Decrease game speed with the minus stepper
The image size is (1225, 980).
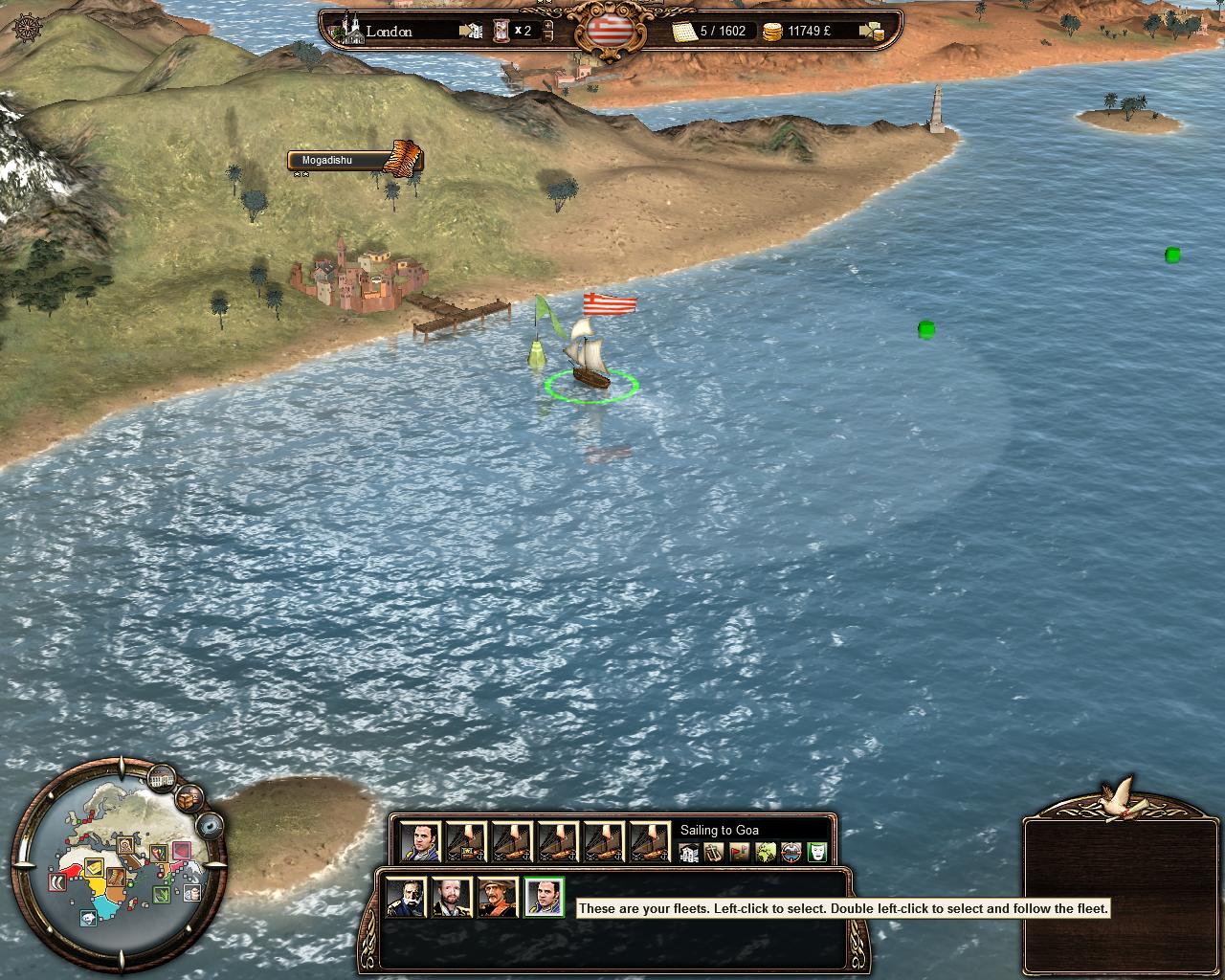547,37
